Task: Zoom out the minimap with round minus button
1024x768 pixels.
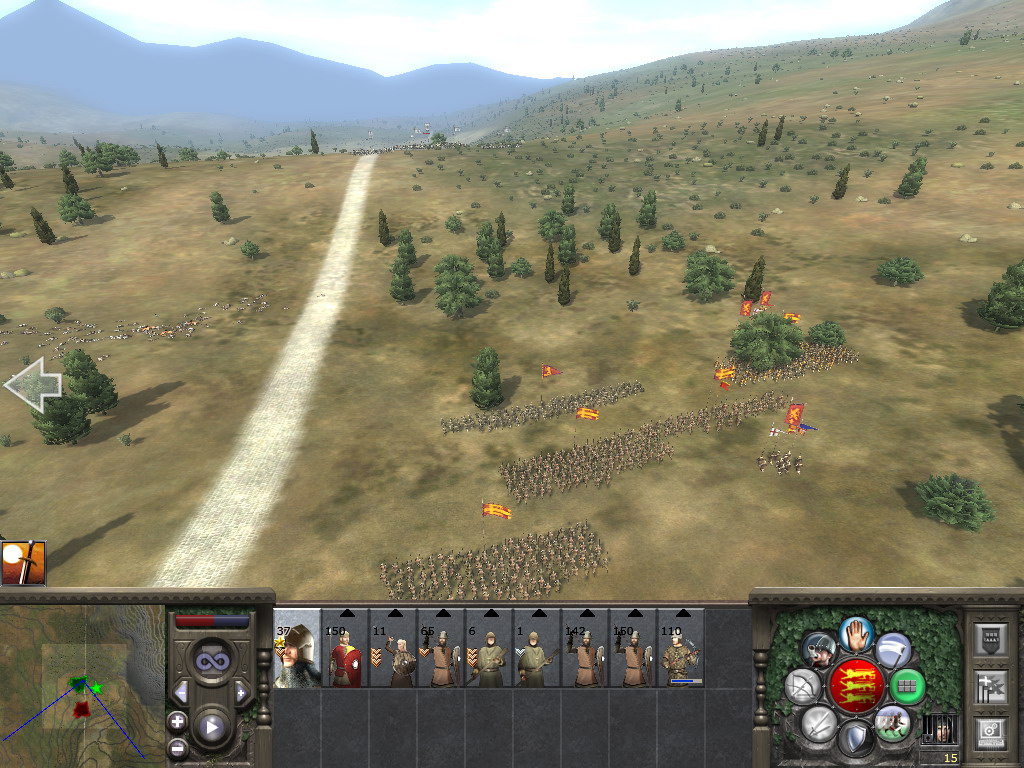Action: (x=177, y=746)
